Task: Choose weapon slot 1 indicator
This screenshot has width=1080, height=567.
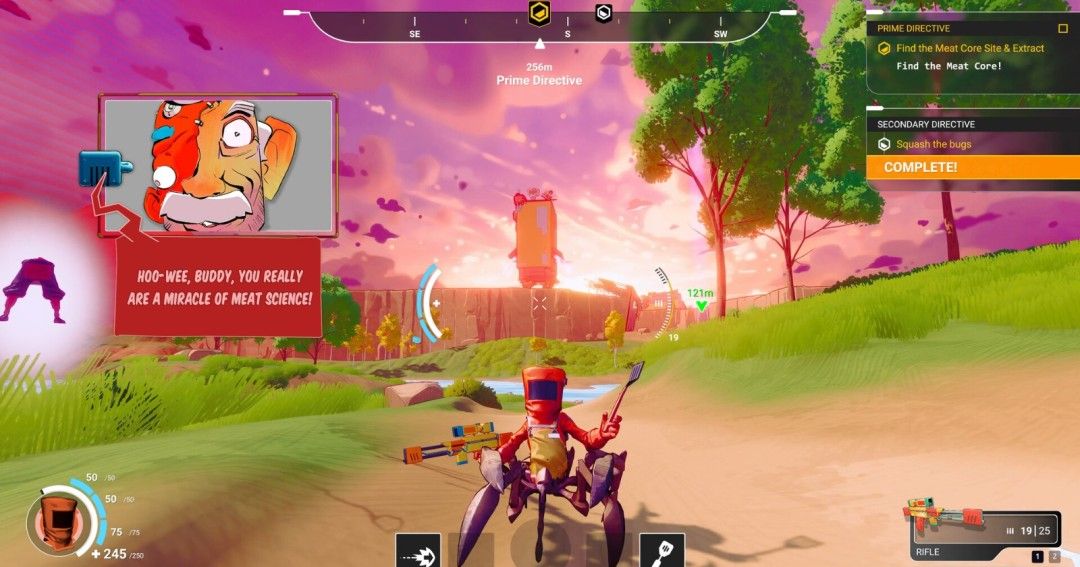Action: click(x=1037, y=556)
